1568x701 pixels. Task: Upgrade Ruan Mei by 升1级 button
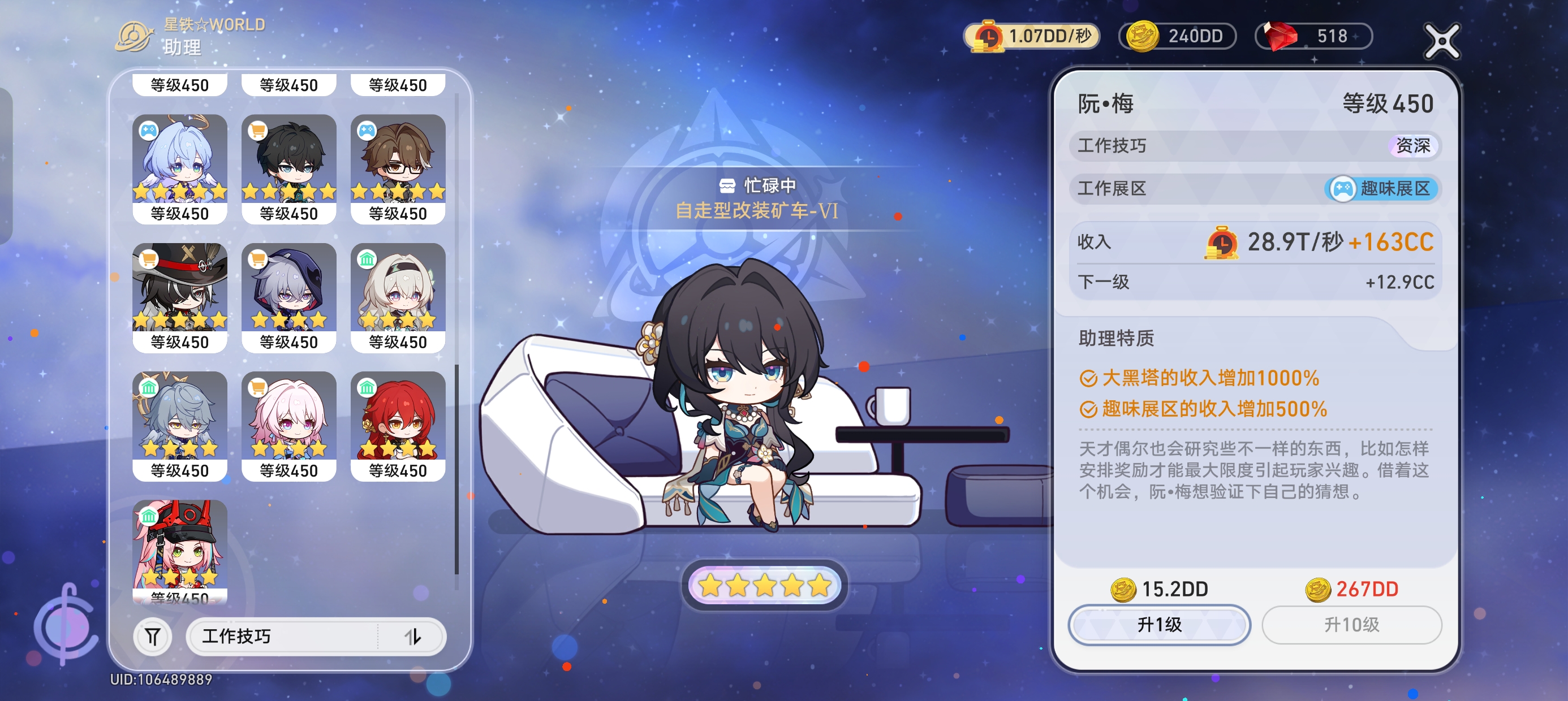[x=1159, y=624]
